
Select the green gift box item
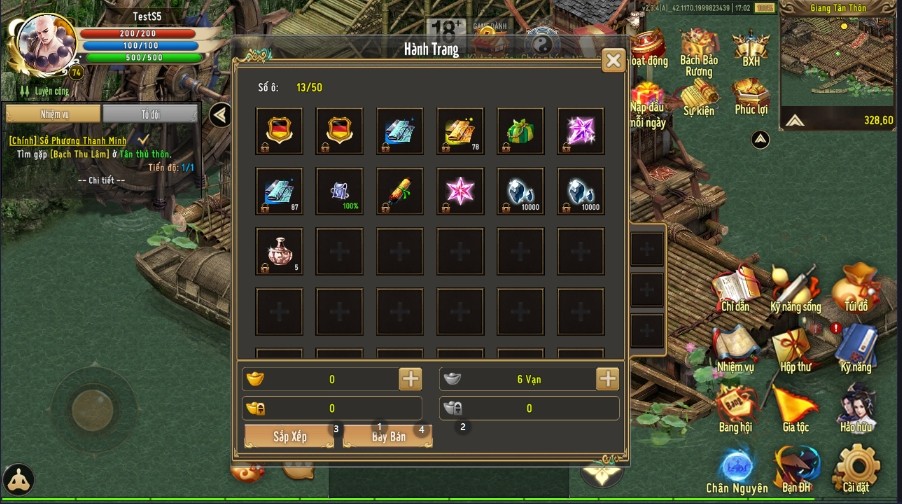[x=520, y=131]
